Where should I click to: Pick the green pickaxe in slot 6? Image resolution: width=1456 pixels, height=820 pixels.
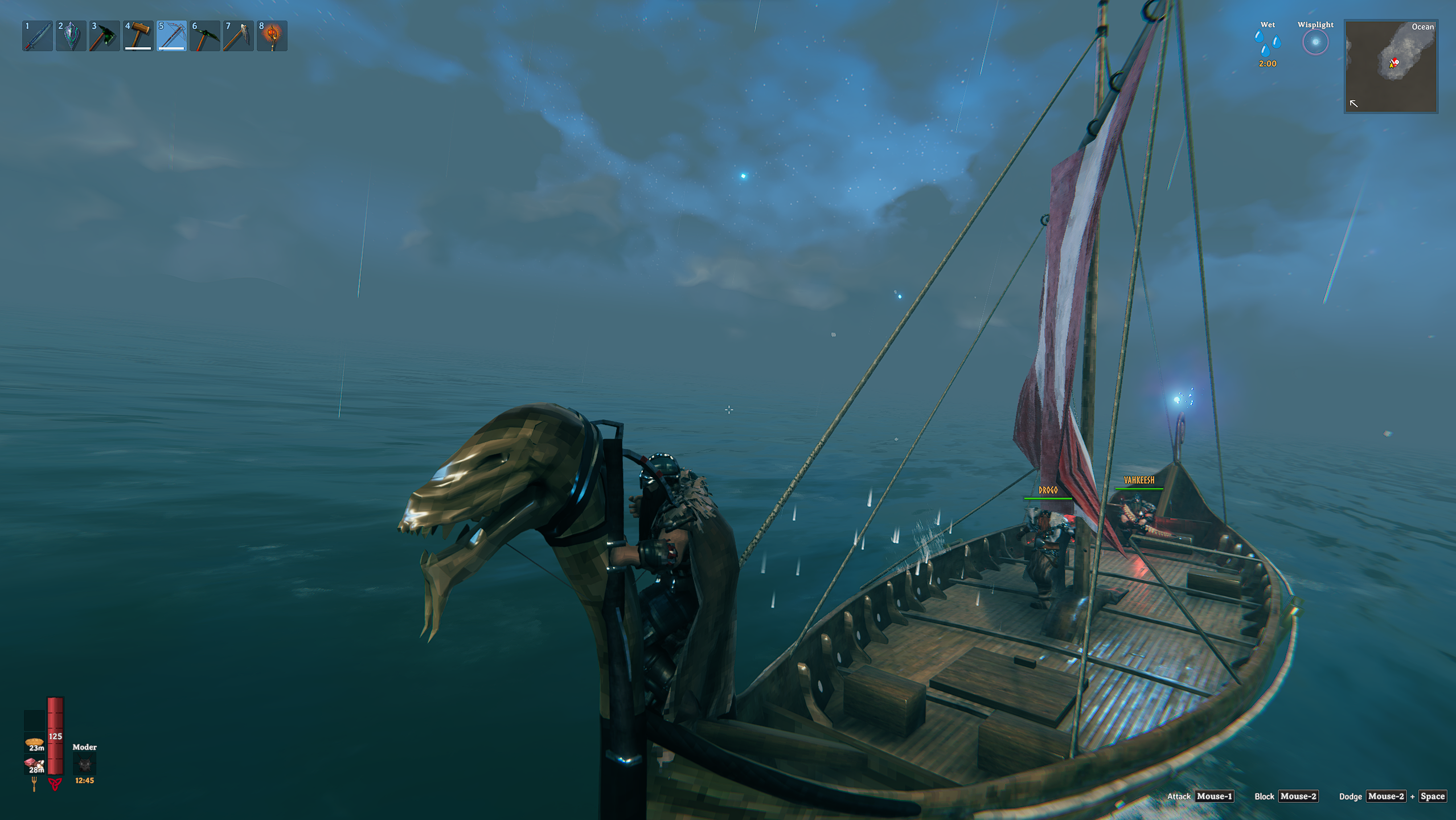[205, 36]
